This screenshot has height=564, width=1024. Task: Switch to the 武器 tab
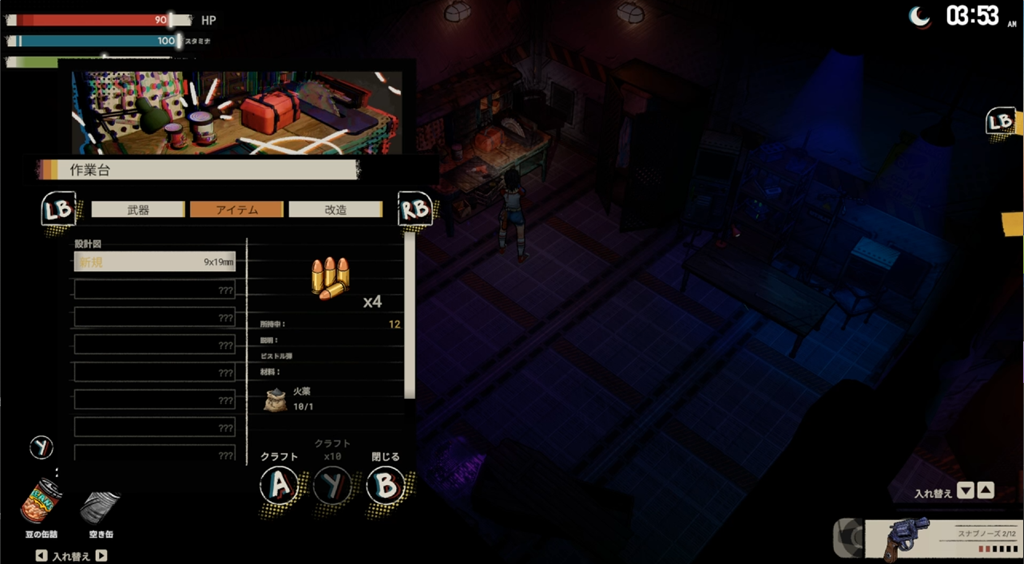point(138,210)
